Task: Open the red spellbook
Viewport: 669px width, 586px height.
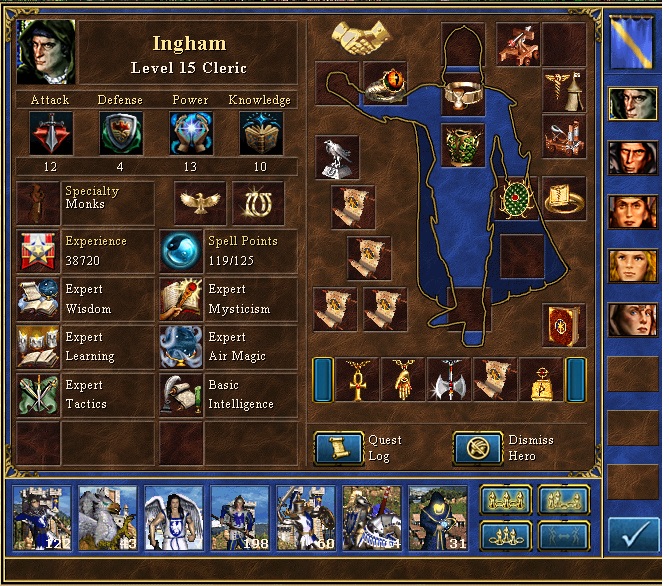Action: [x=564, y=326]
